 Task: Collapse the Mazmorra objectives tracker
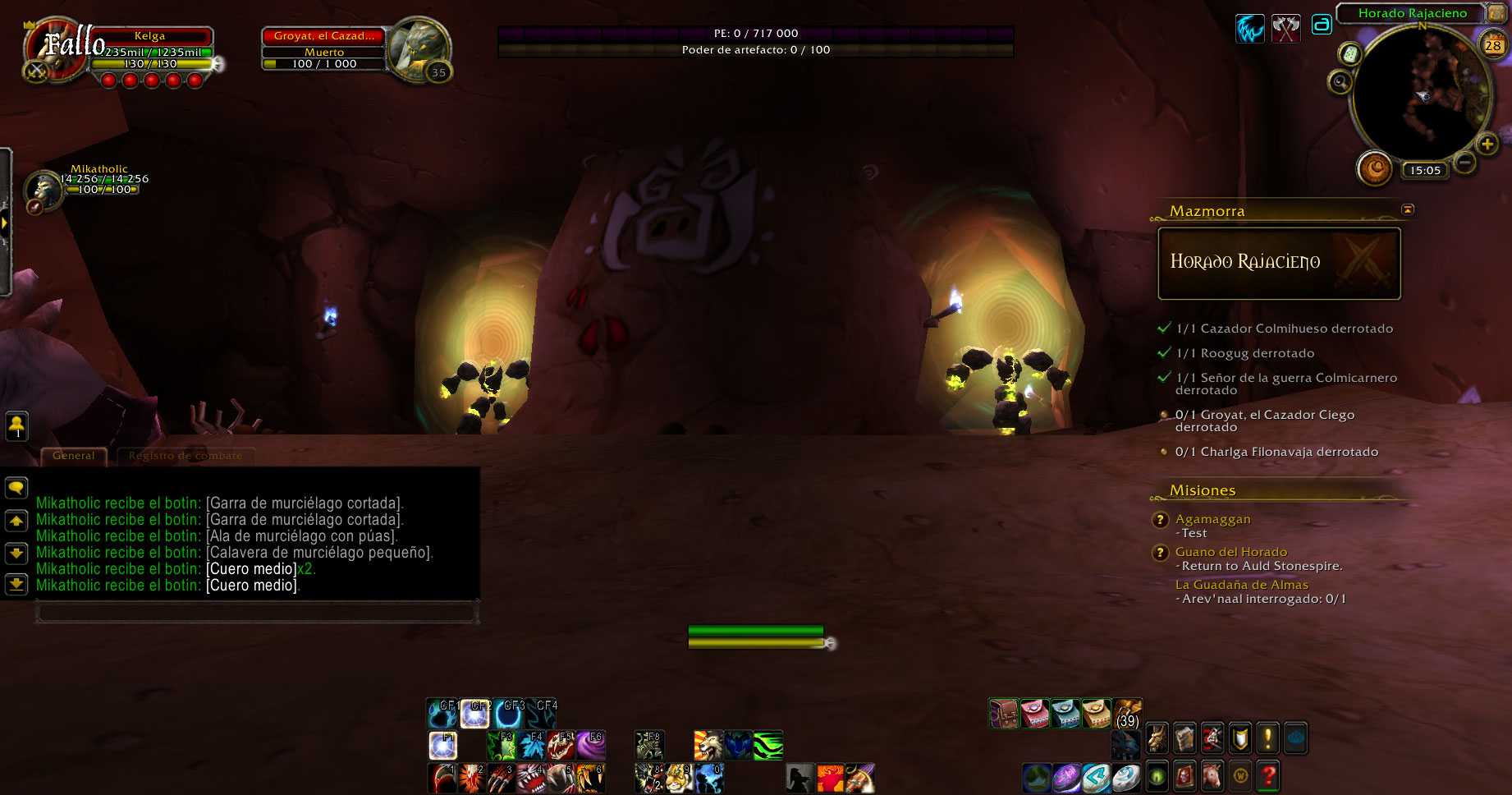(x=1408, y=209)
